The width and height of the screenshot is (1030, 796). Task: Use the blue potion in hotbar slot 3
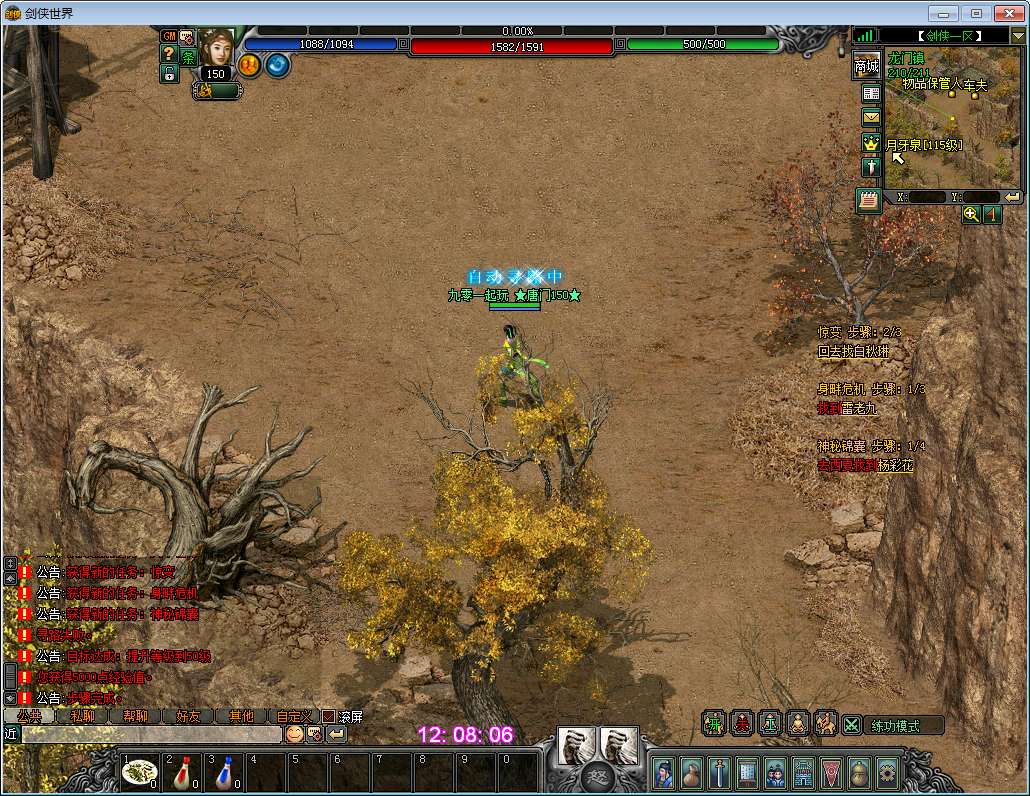pos(225,771)
